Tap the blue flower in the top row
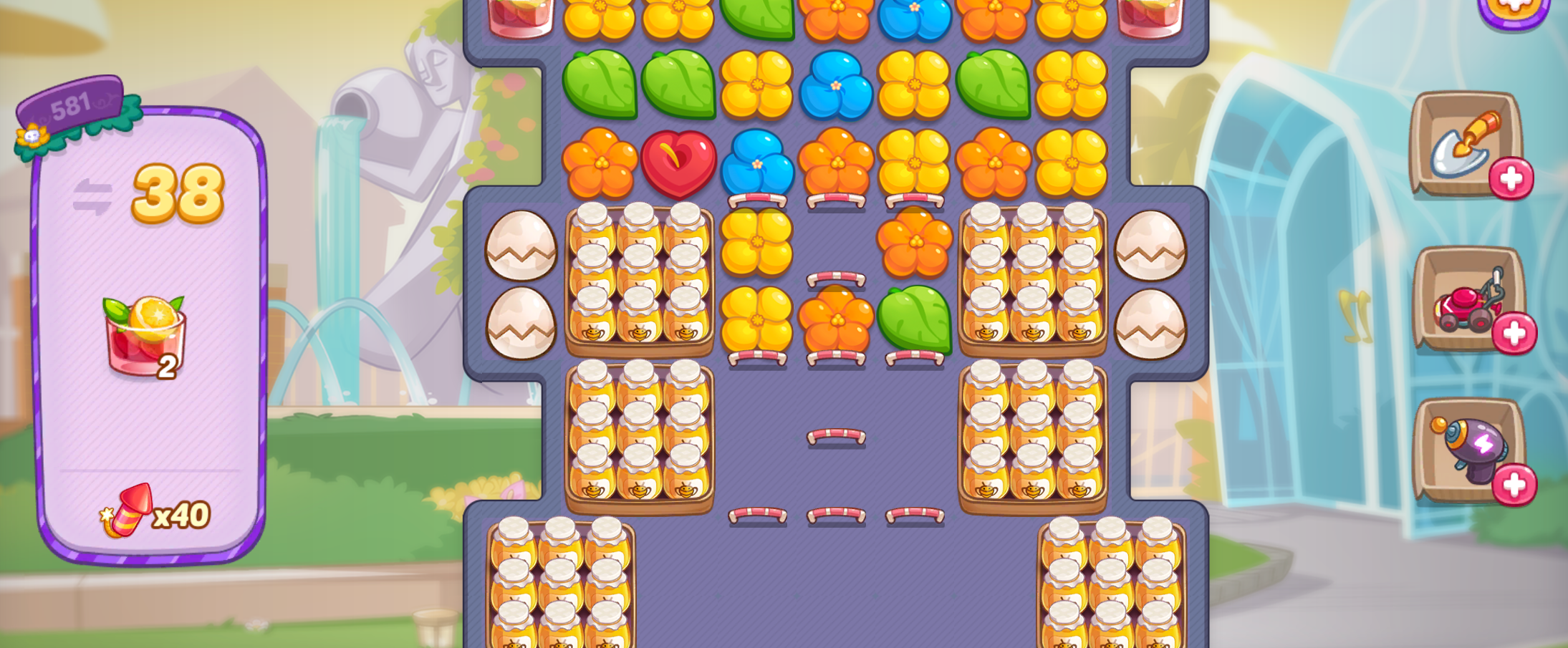Screen dimensions: 1568x648 pyautogui.click(x=915, y=13)
